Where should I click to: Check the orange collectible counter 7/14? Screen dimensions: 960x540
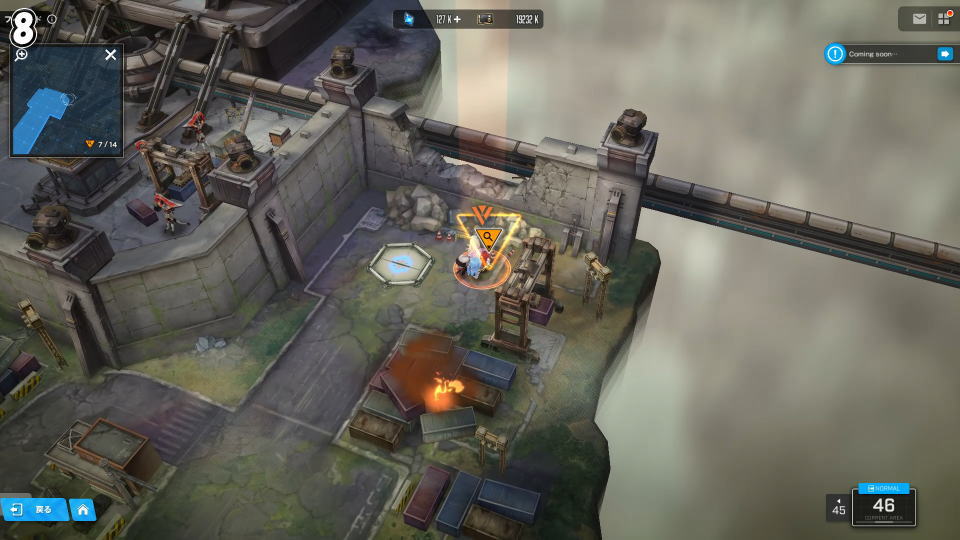point(101,144)
